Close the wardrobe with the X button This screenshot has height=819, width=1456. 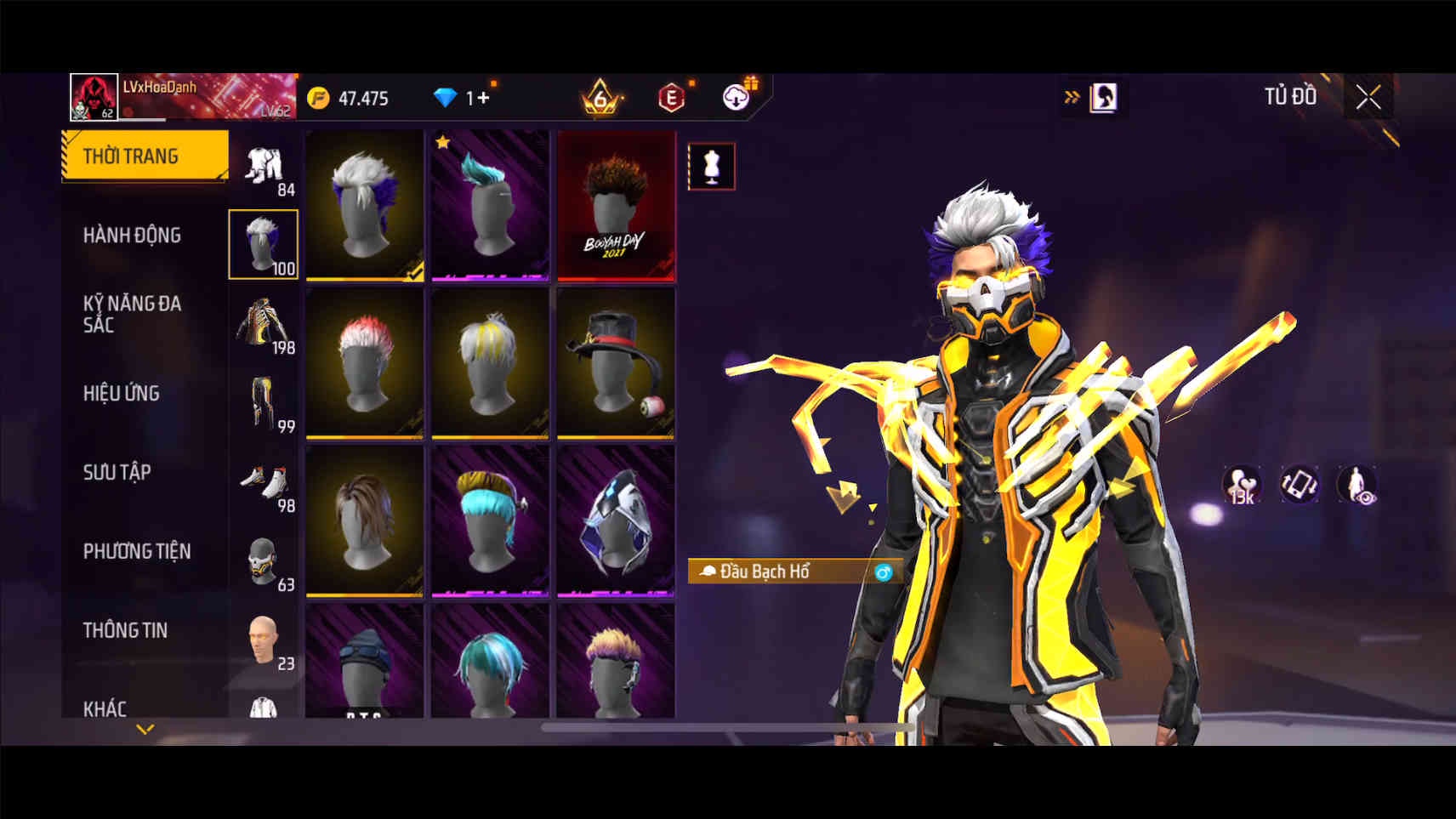[x=1368, y=98]
